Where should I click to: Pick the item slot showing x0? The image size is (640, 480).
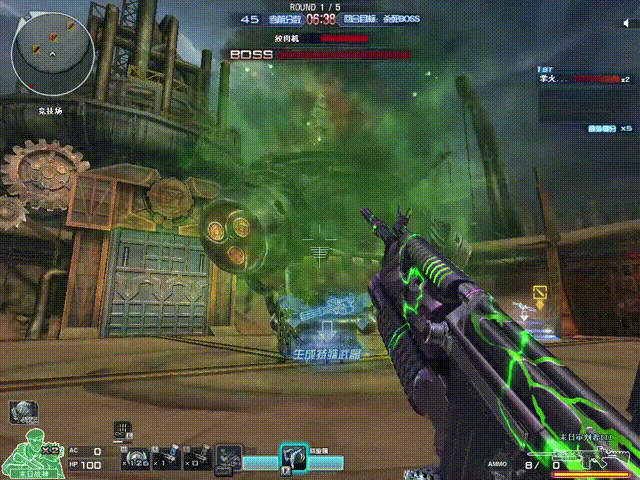[199, 457]
